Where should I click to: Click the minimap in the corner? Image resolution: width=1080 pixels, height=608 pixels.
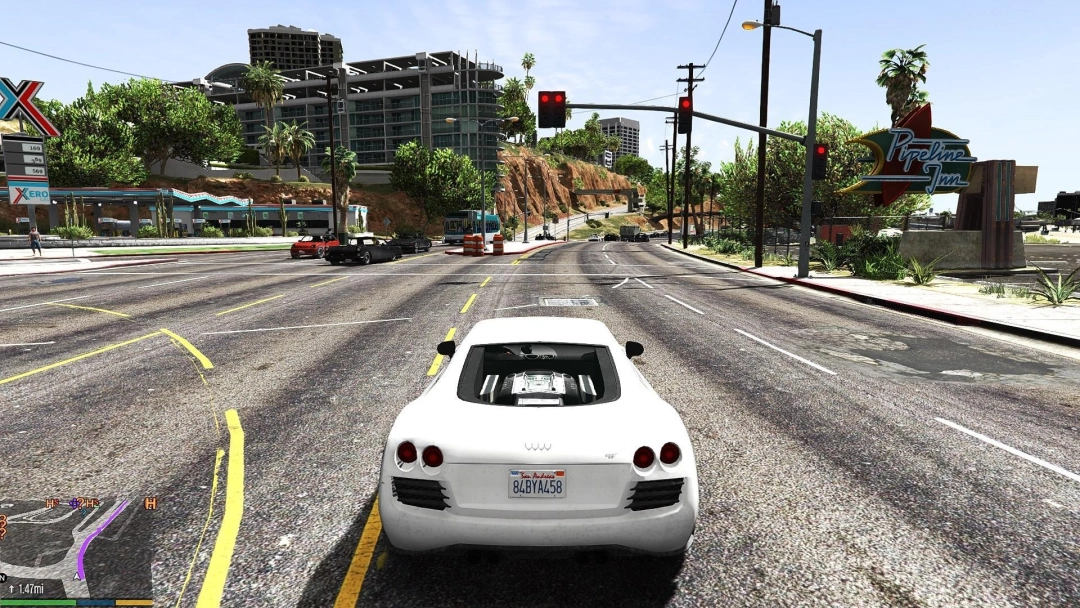(76, 548)
